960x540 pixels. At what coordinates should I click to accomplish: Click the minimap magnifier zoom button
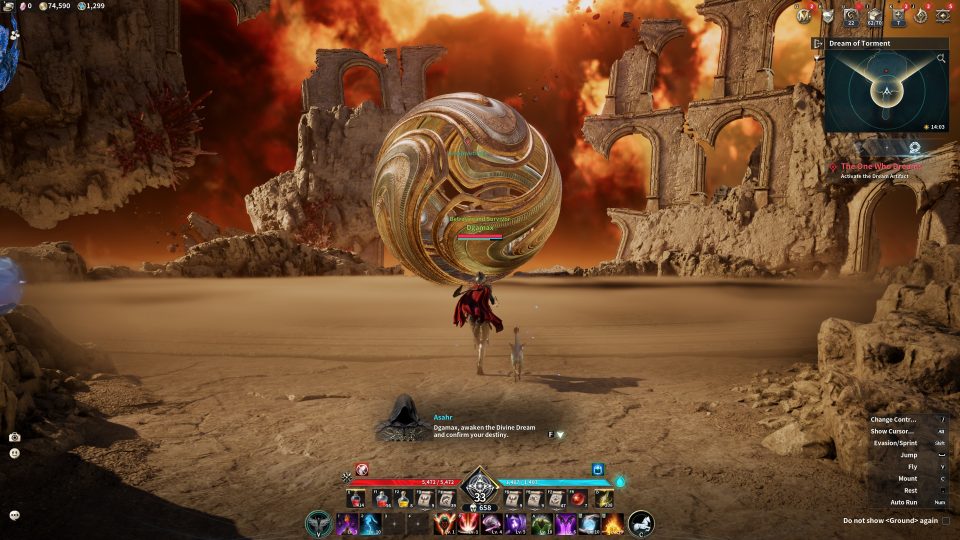tap(941, 59)
